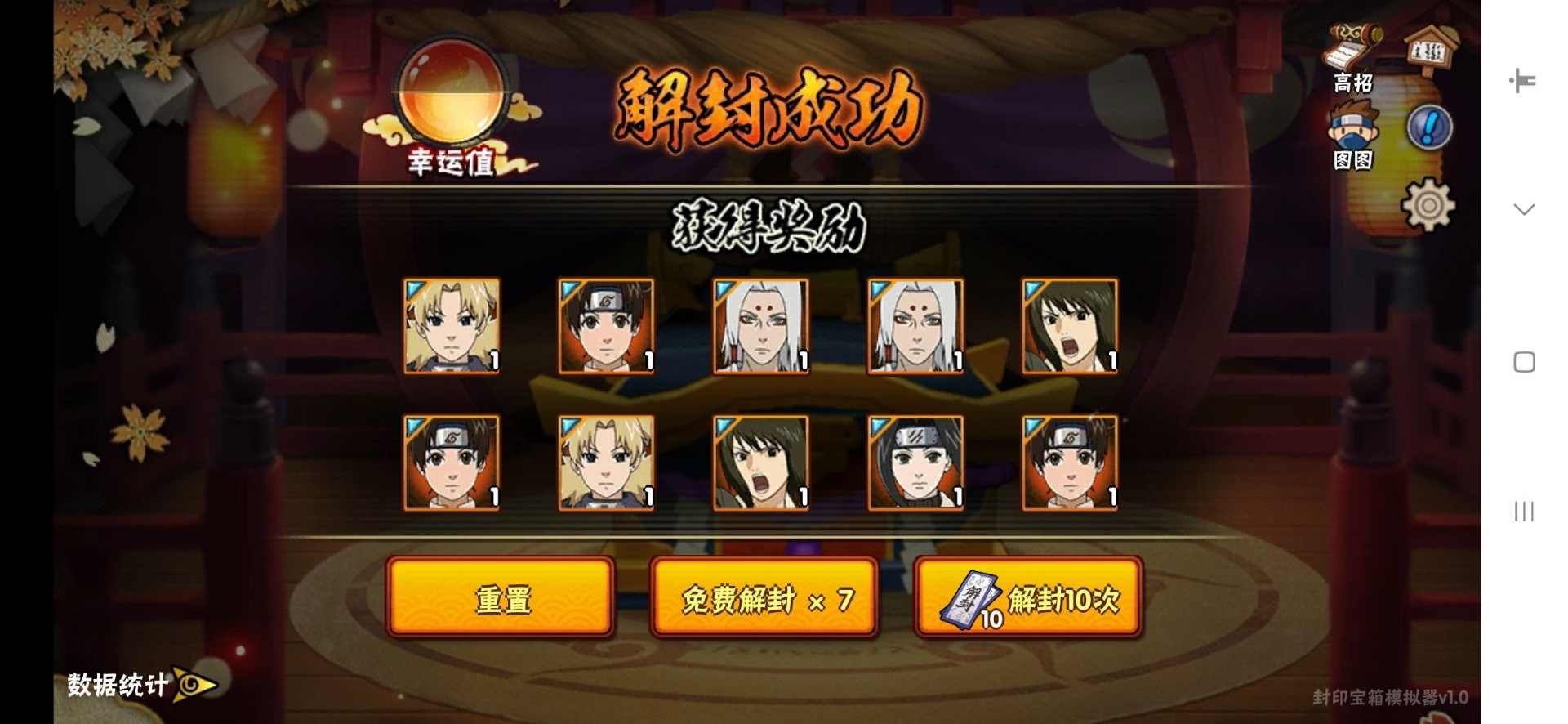Select the white-haired Kimimaro card in top row
The width and height of the screenshot is (1568, 724).
759,327
